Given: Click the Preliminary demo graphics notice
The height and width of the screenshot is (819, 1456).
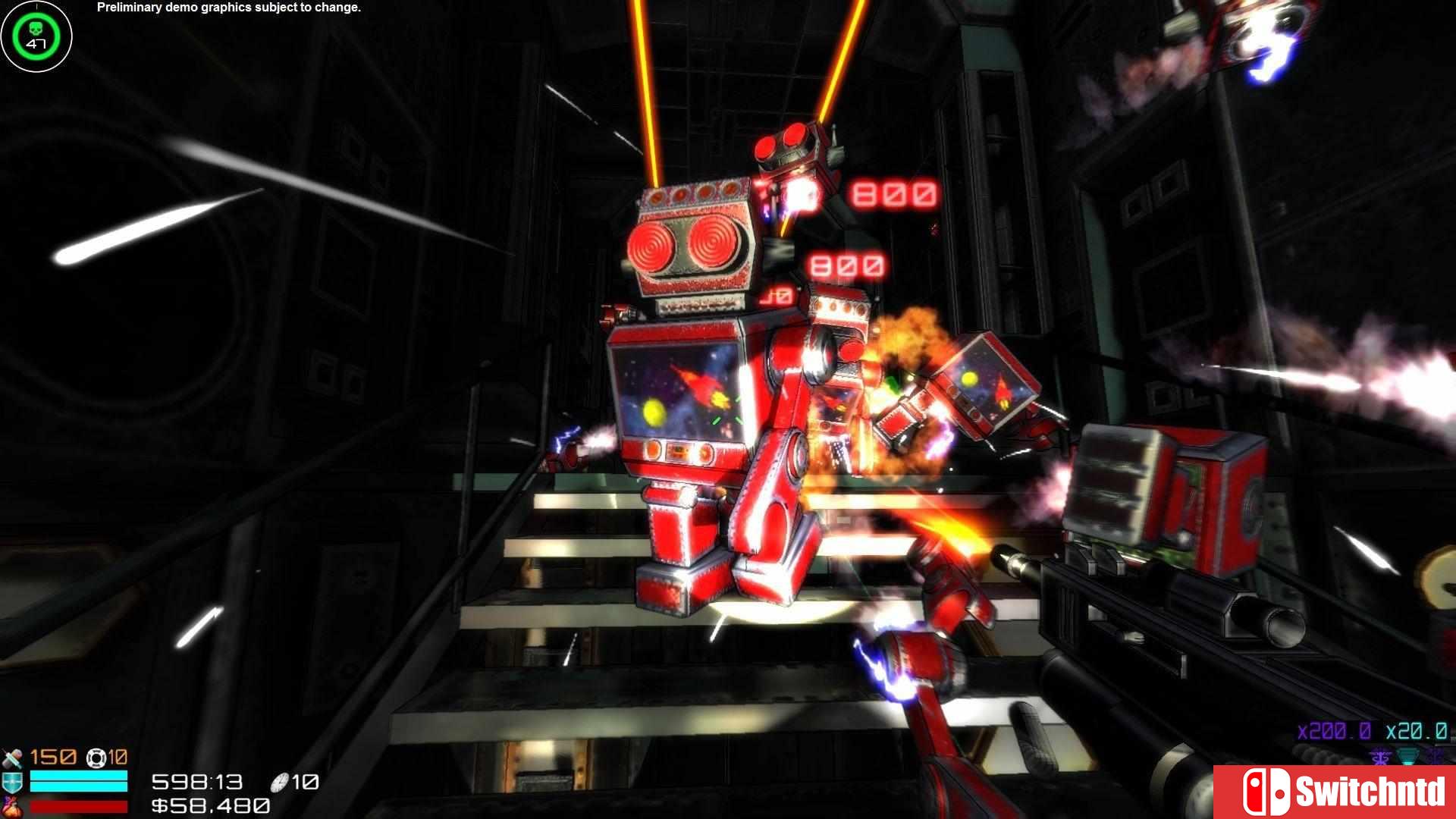Looking at the screenshot, I should [227, 8].
